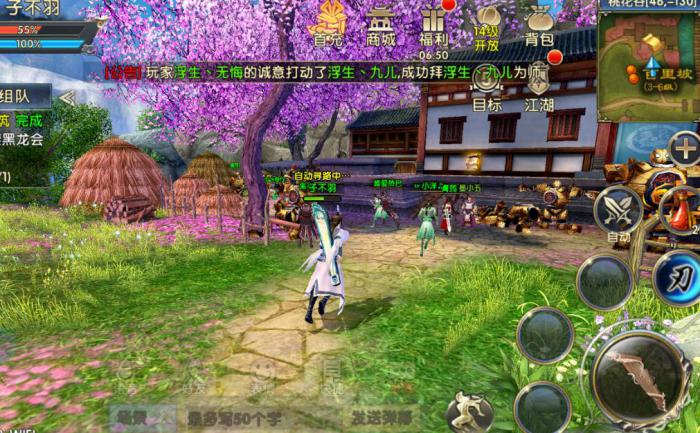The width and height of the screenshot is (700, 433).
Task: Open the smiley face emote button
Action: [262, 371]
